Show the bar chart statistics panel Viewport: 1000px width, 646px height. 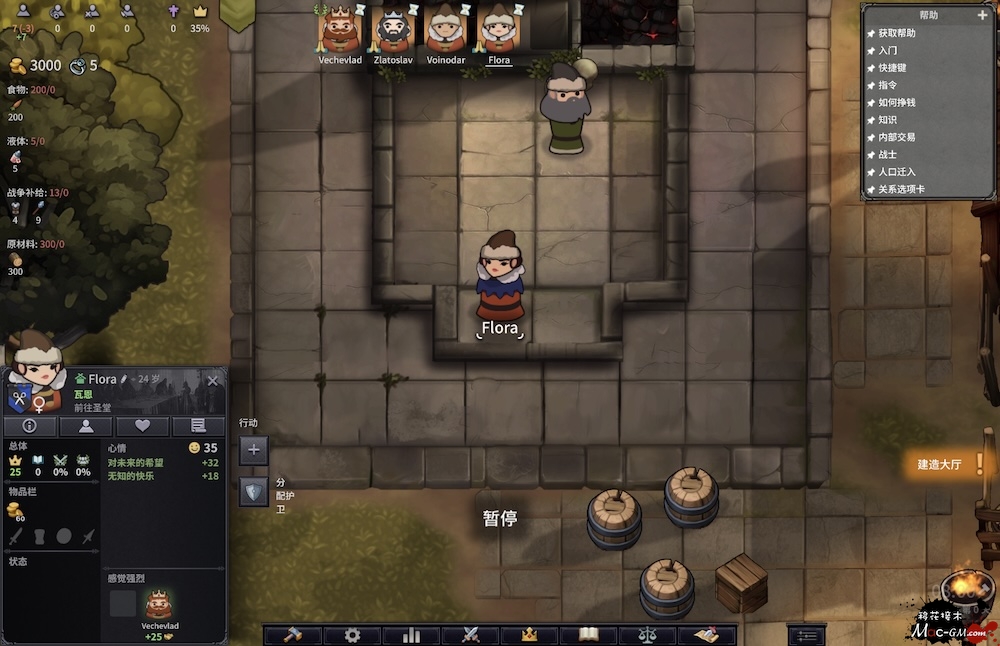point(411,635)
